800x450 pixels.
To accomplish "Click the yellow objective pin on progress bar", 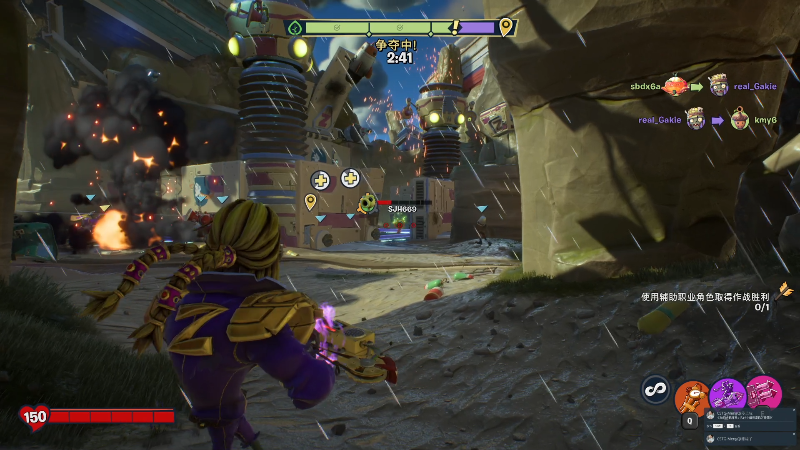I will click(506, 27).
